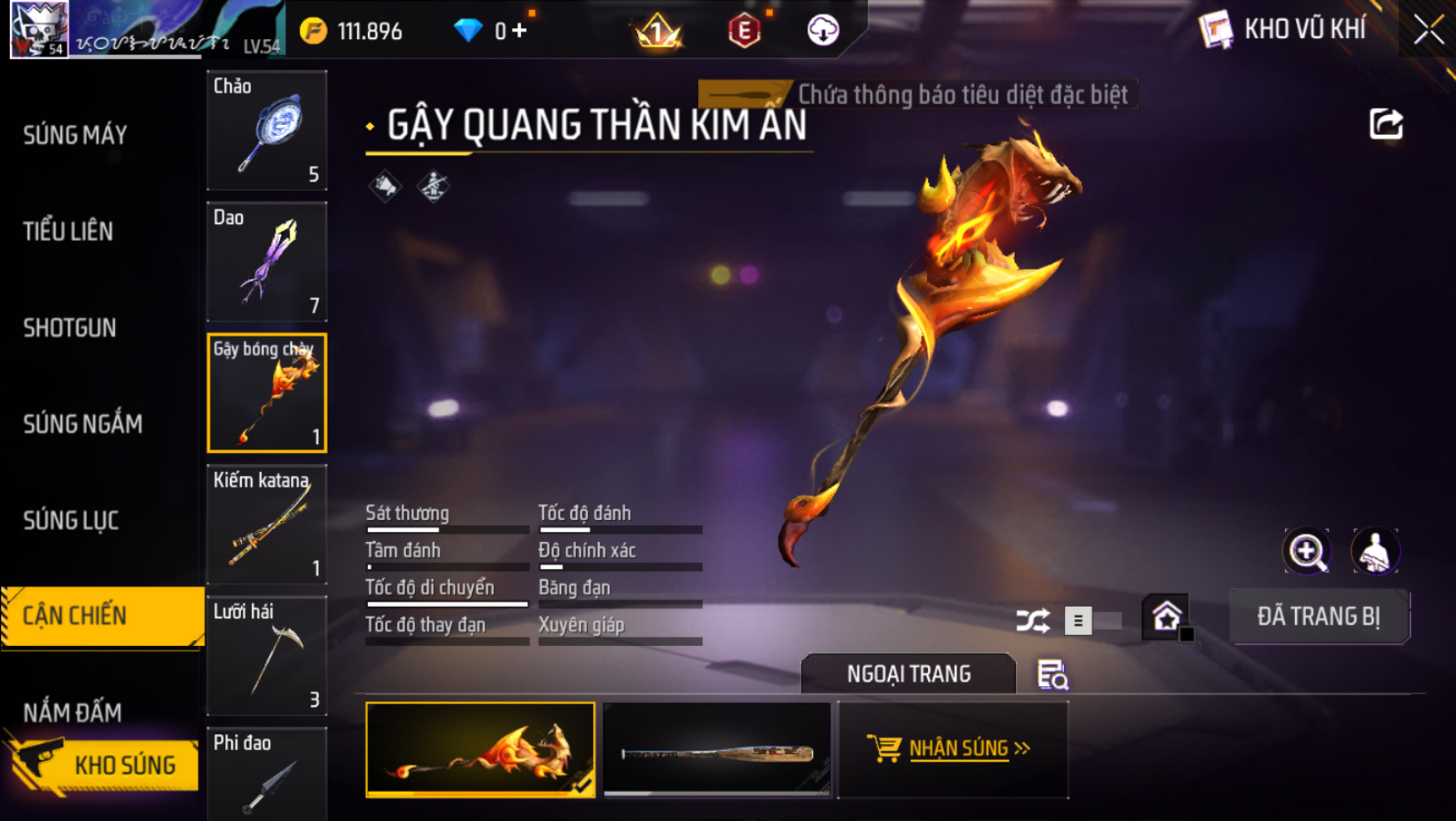The height and width of the screenshot is (821, 1456).
Task: Select the Phi đao weapon tile
Action: tap(267, 775)
